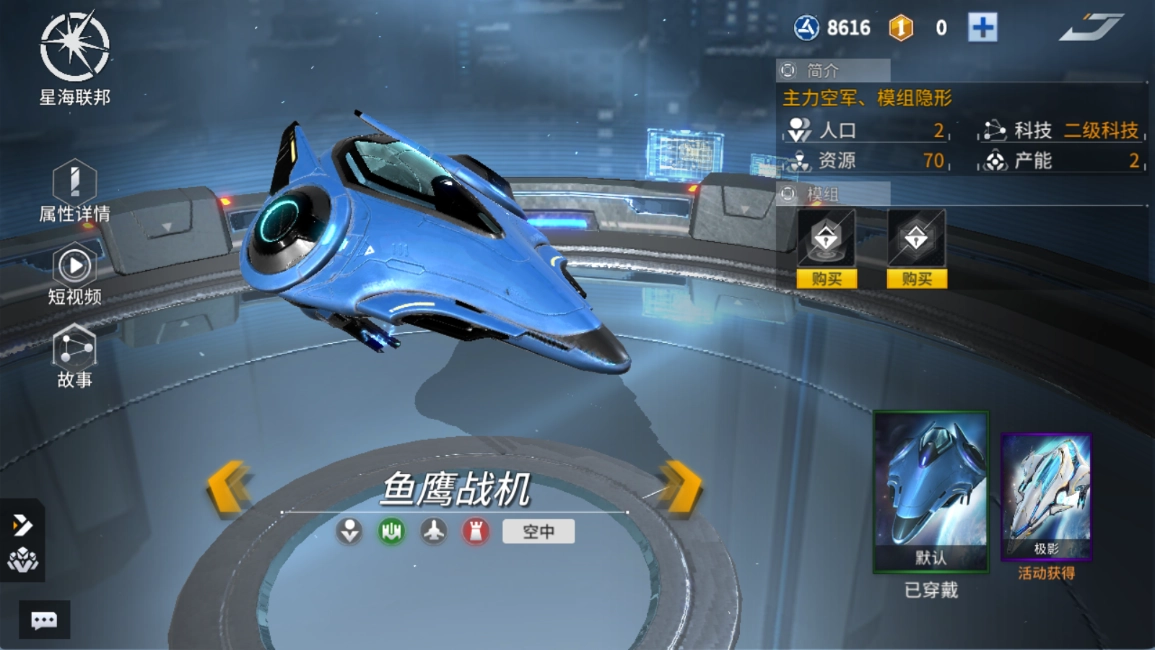The image size is (1155, 650).
Task: Click the green claw trait icon
Action: pos(391,531)
